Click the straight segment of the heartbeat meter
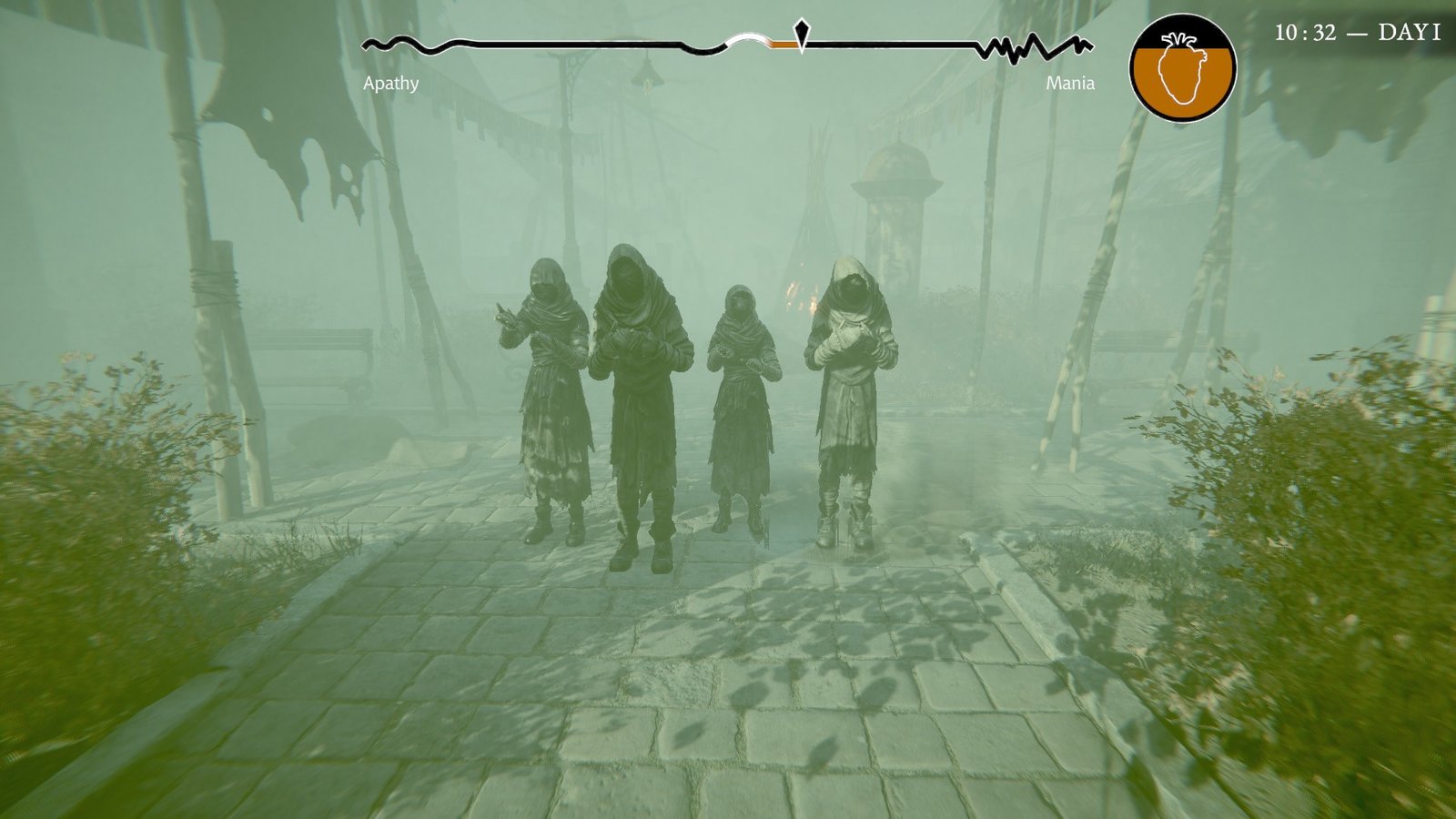 [x=564, y=42]
